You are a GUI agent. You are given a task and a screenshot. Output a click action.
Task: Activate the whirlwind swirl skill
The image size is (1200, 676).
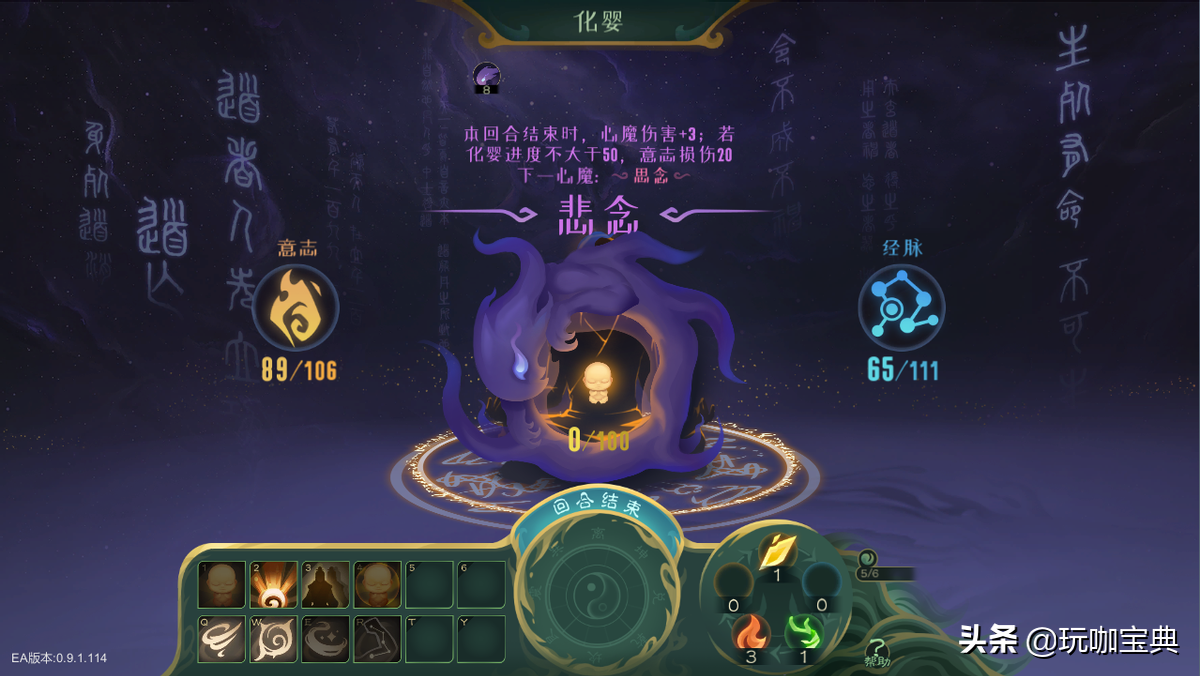tap(222, 638)
